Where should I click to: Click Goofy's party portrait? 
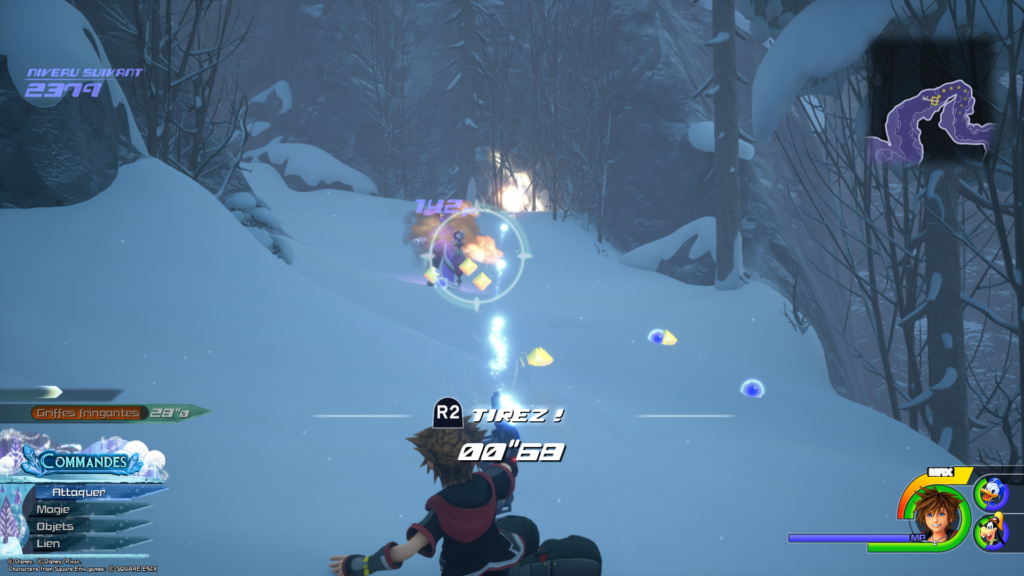click(991, 531)
